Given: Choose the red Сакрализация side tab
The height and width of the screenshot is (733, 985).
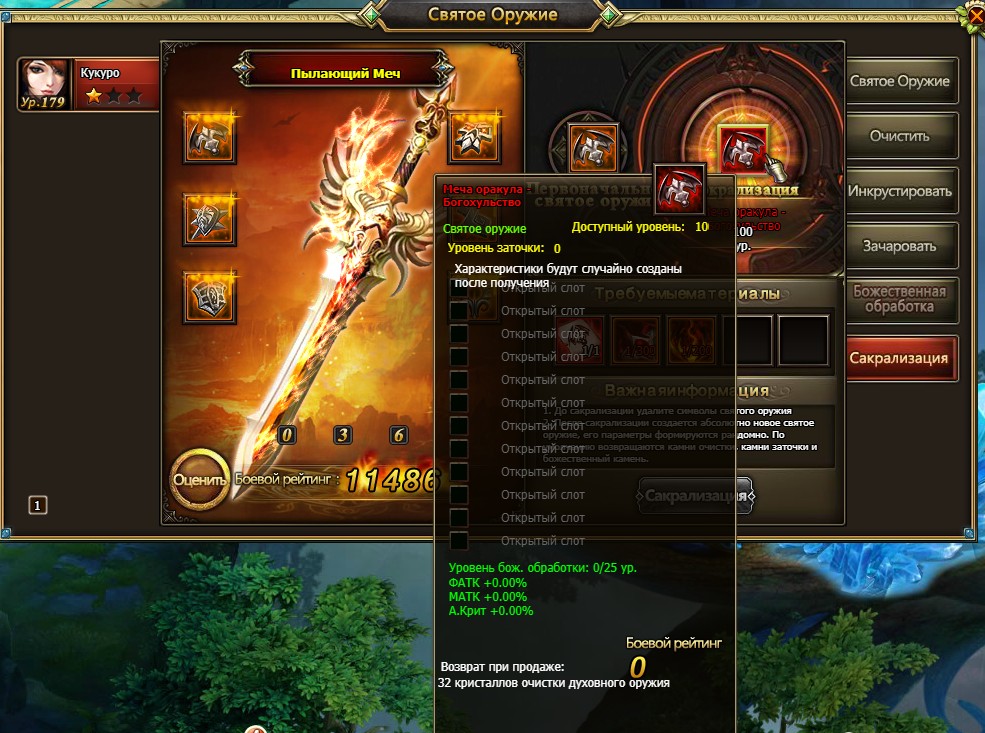Looking at the screenshot, I should tap(899, 358).
